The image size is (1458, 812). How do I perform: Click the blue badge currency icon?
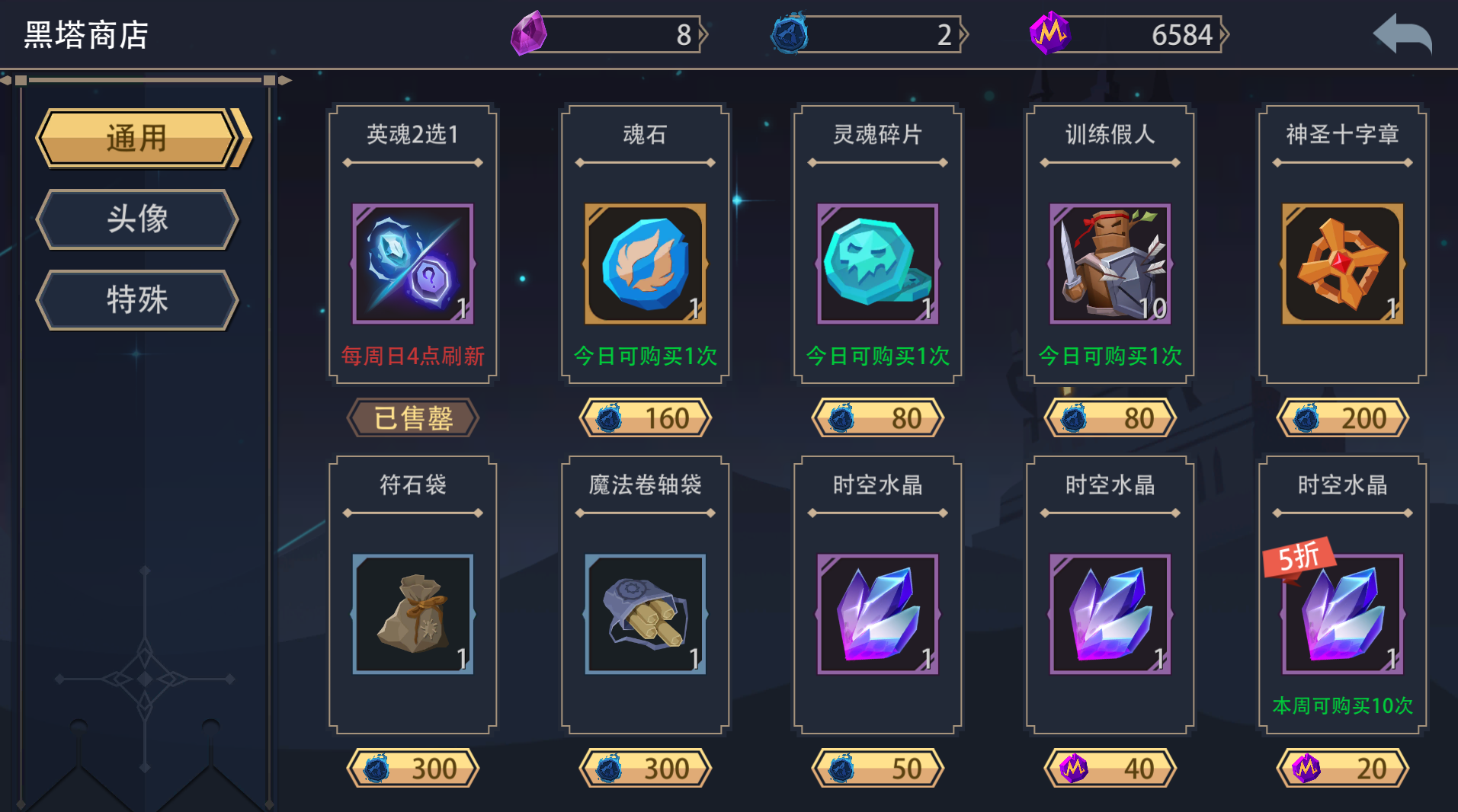789,34
